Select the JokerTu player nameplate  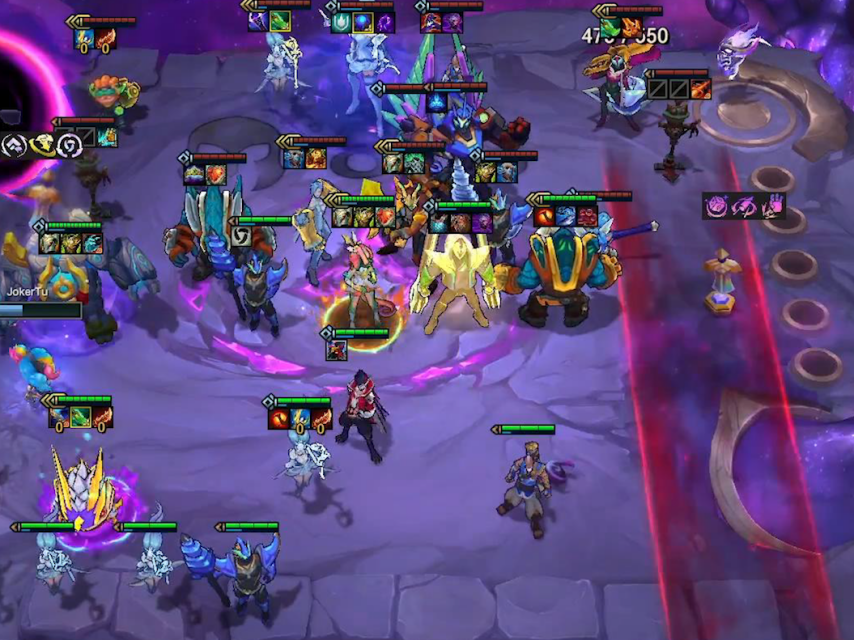click(28, 292)
